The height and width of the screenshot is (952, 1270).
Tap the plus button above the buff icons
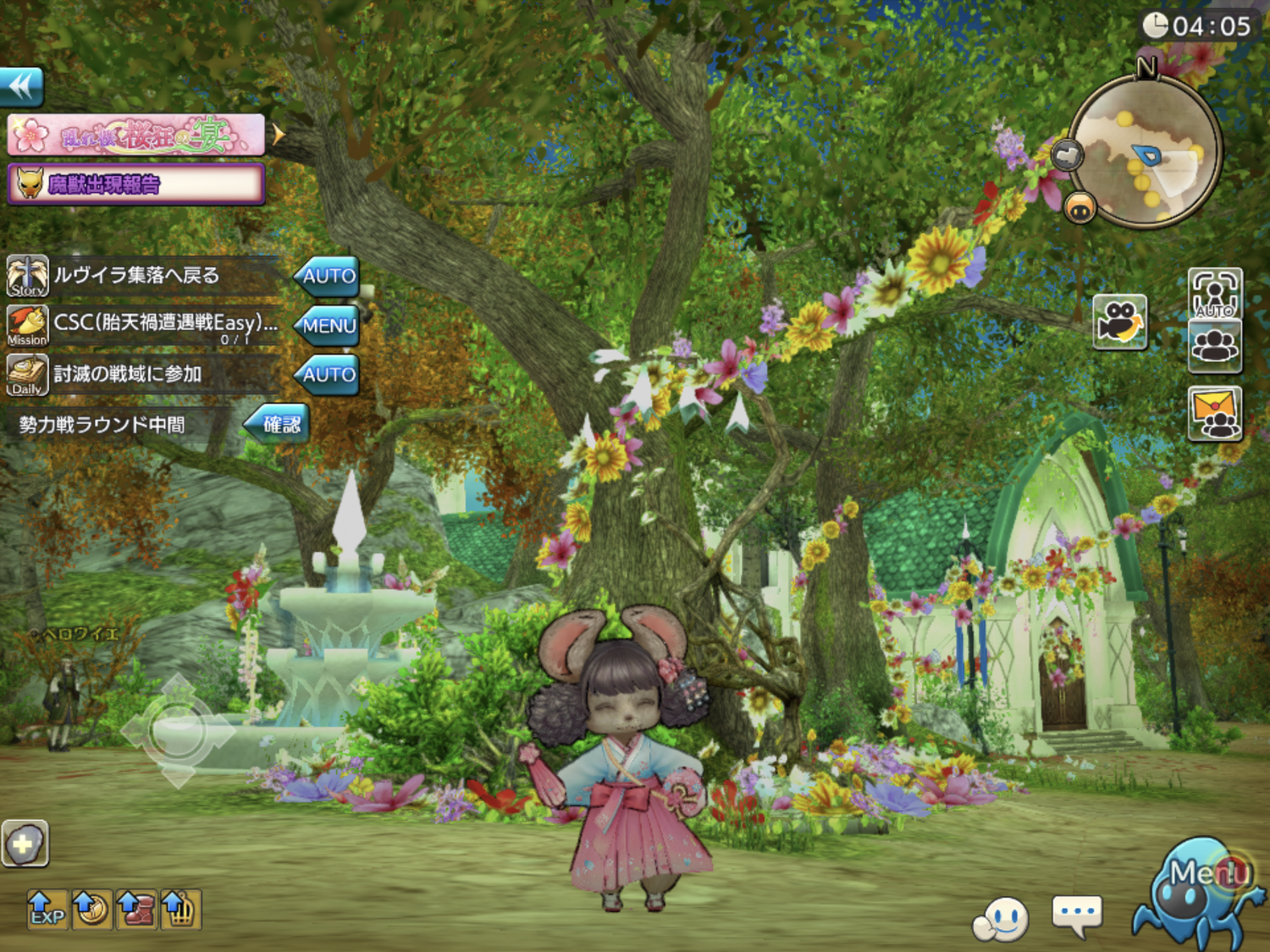click(x=25, y=844)
